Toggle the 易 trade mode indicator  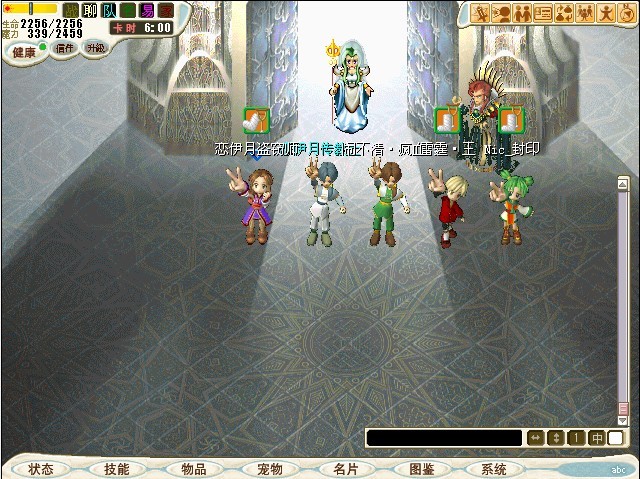(x=147, y=10)
